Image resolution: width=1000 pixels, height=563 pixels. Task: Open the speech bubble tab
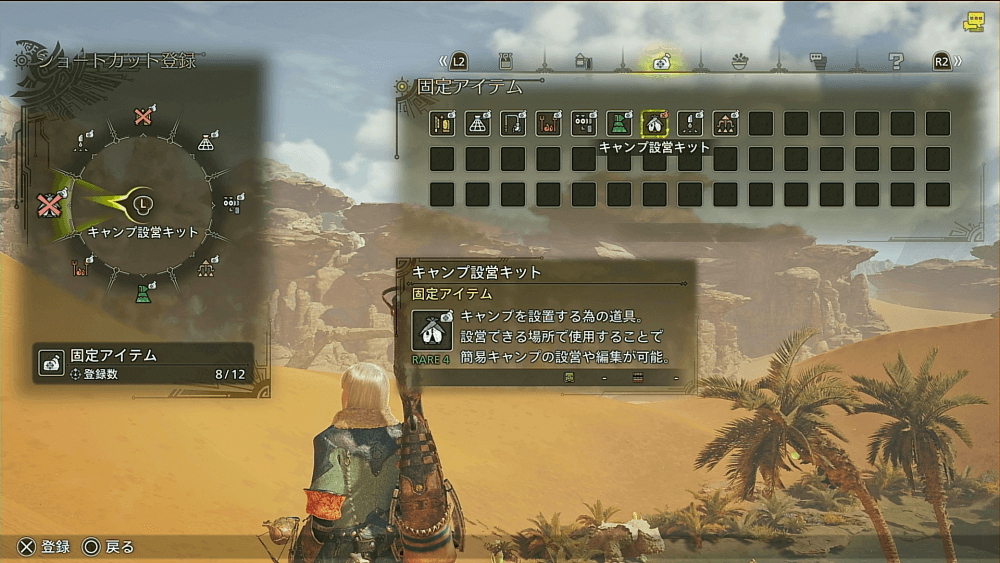point(818,62)
